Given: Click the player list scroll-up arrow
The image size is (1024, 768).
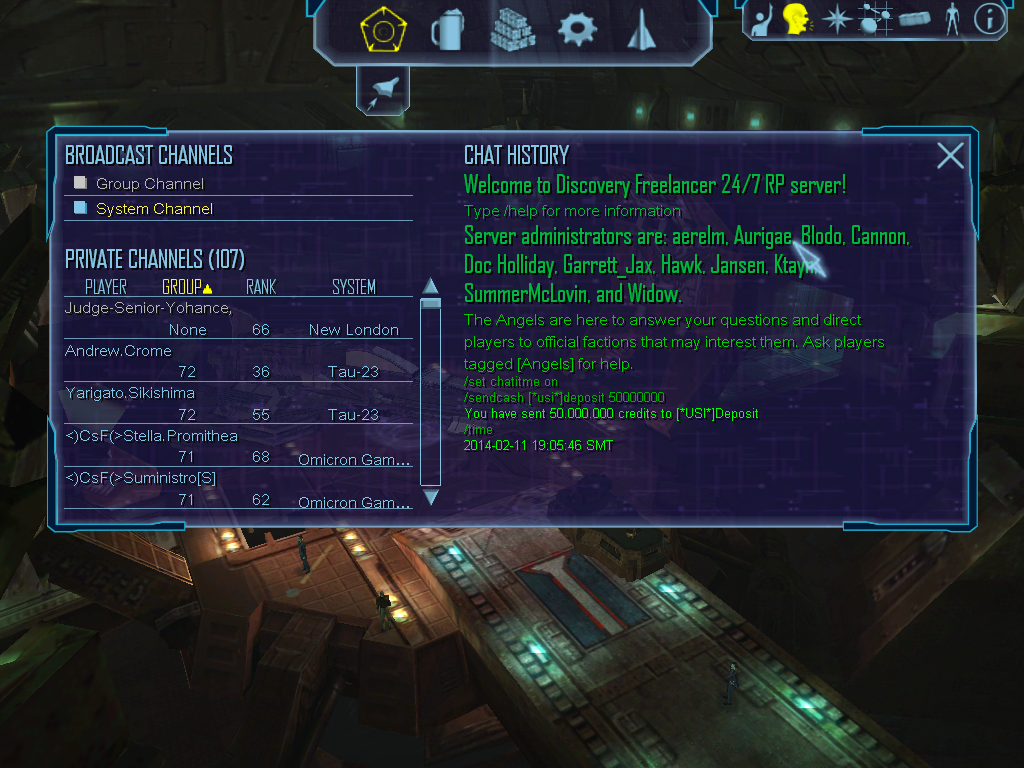Looking at the screenshot, I should (x=431, y=285).
